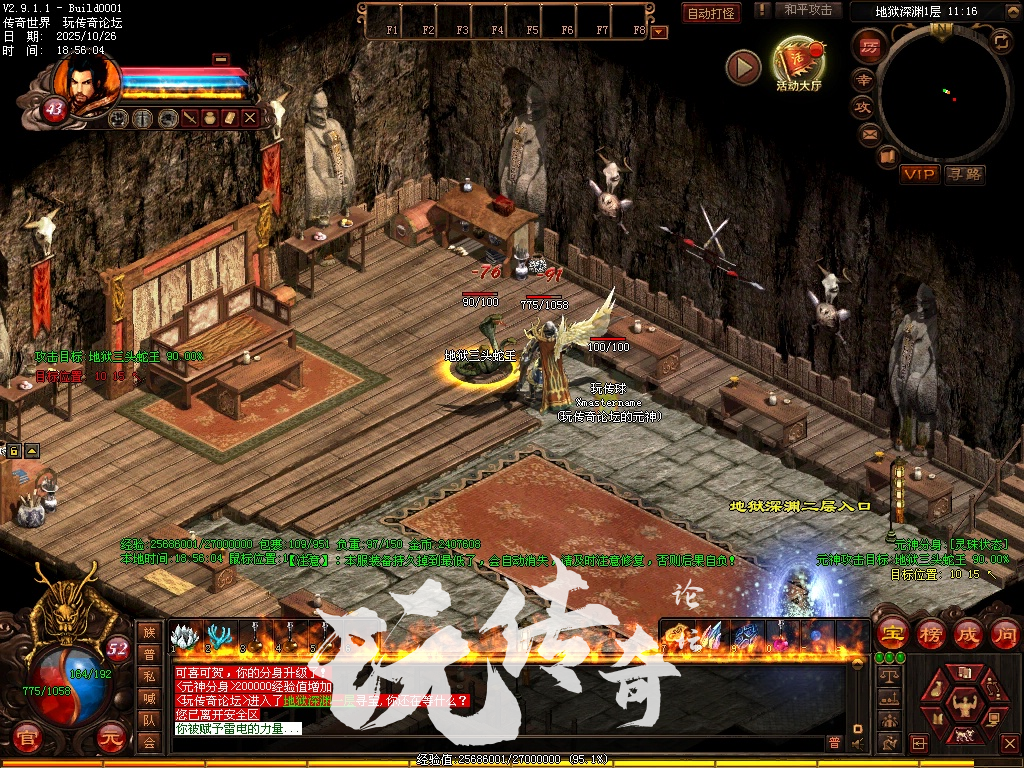Toggle the 自动打怪 auto-fight button
This screenshot has height=768, width=1024.
point(711,13)
